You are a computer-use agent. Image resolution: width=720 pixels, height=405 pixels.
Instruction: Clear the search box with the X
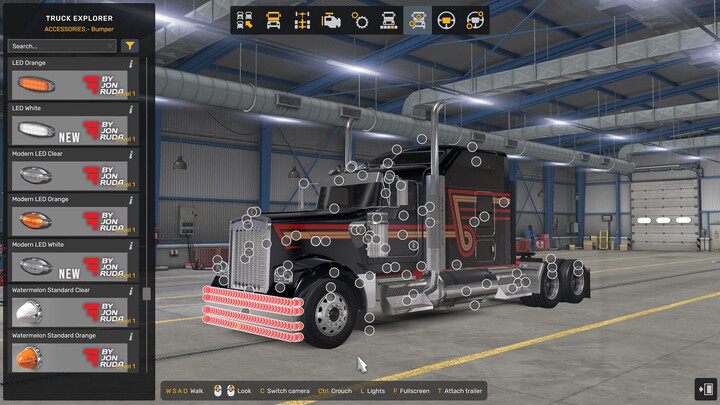(109, 46)
